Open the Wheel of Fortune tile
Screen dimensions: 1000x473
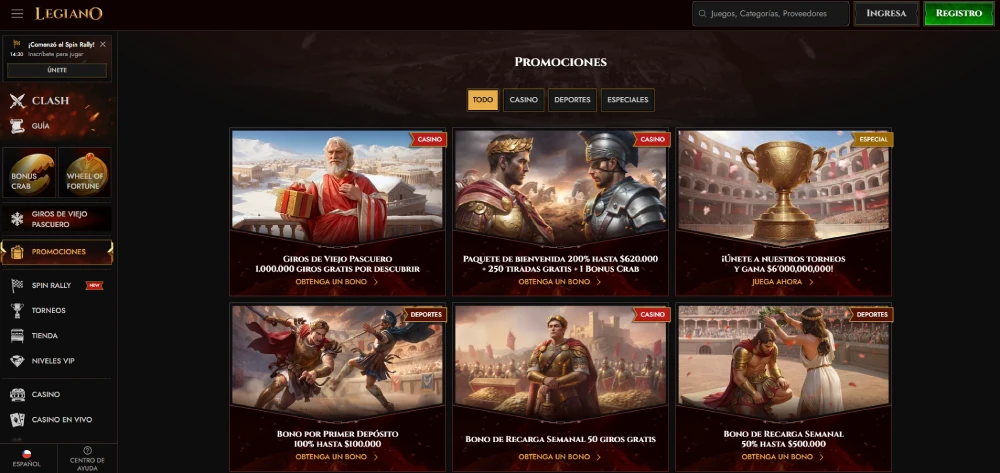[x=85, y=173]
